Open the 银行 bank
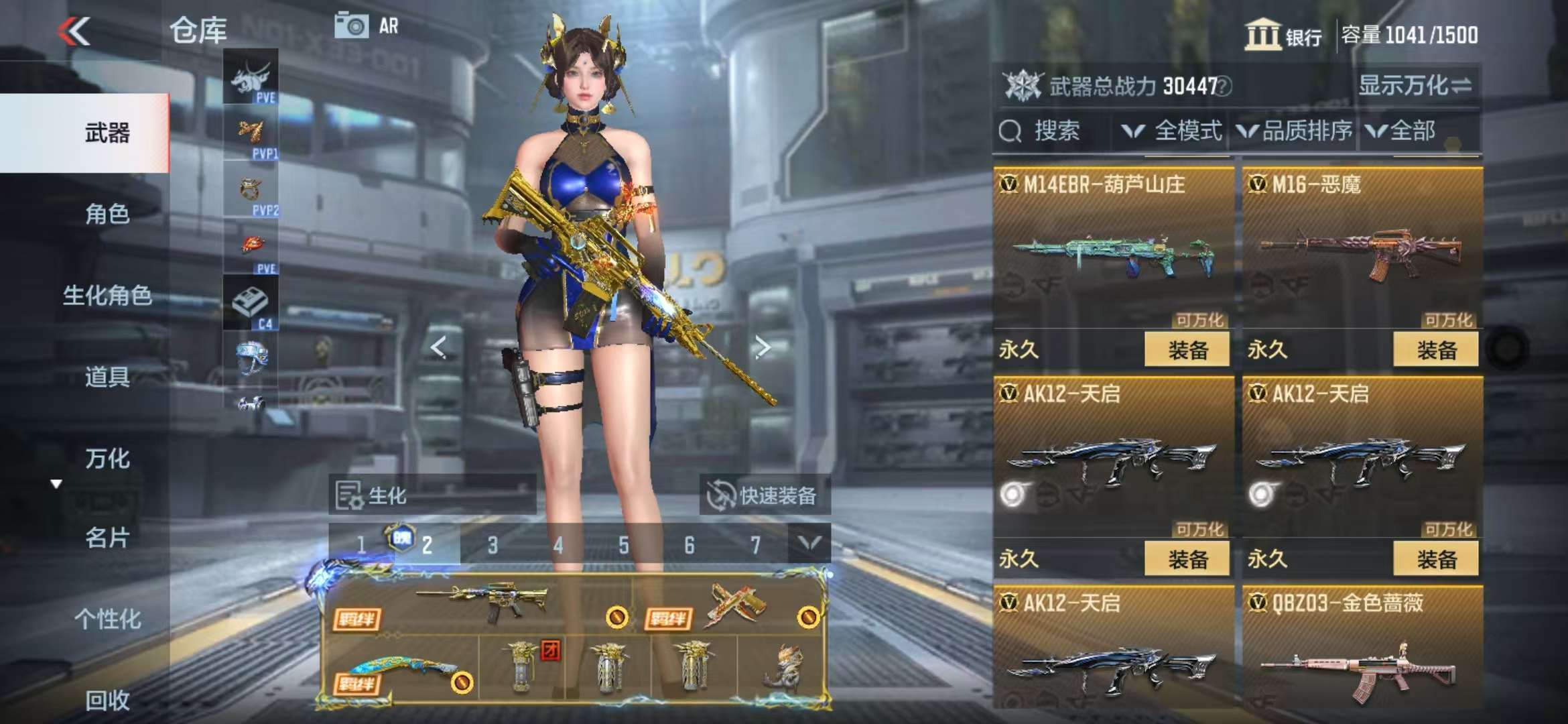The height and width of the screenshot is (724, 1568). 1283,35
